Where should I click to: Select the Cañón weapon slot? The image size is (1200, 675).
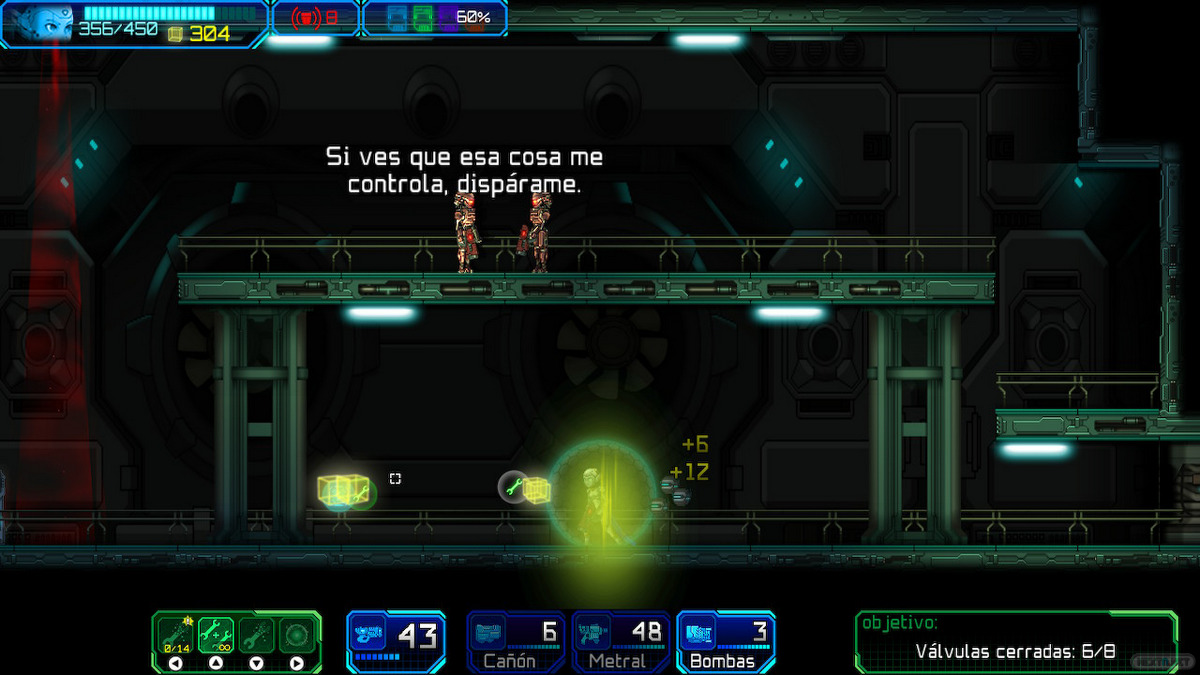pyautogui.click(x=516, y=641)
